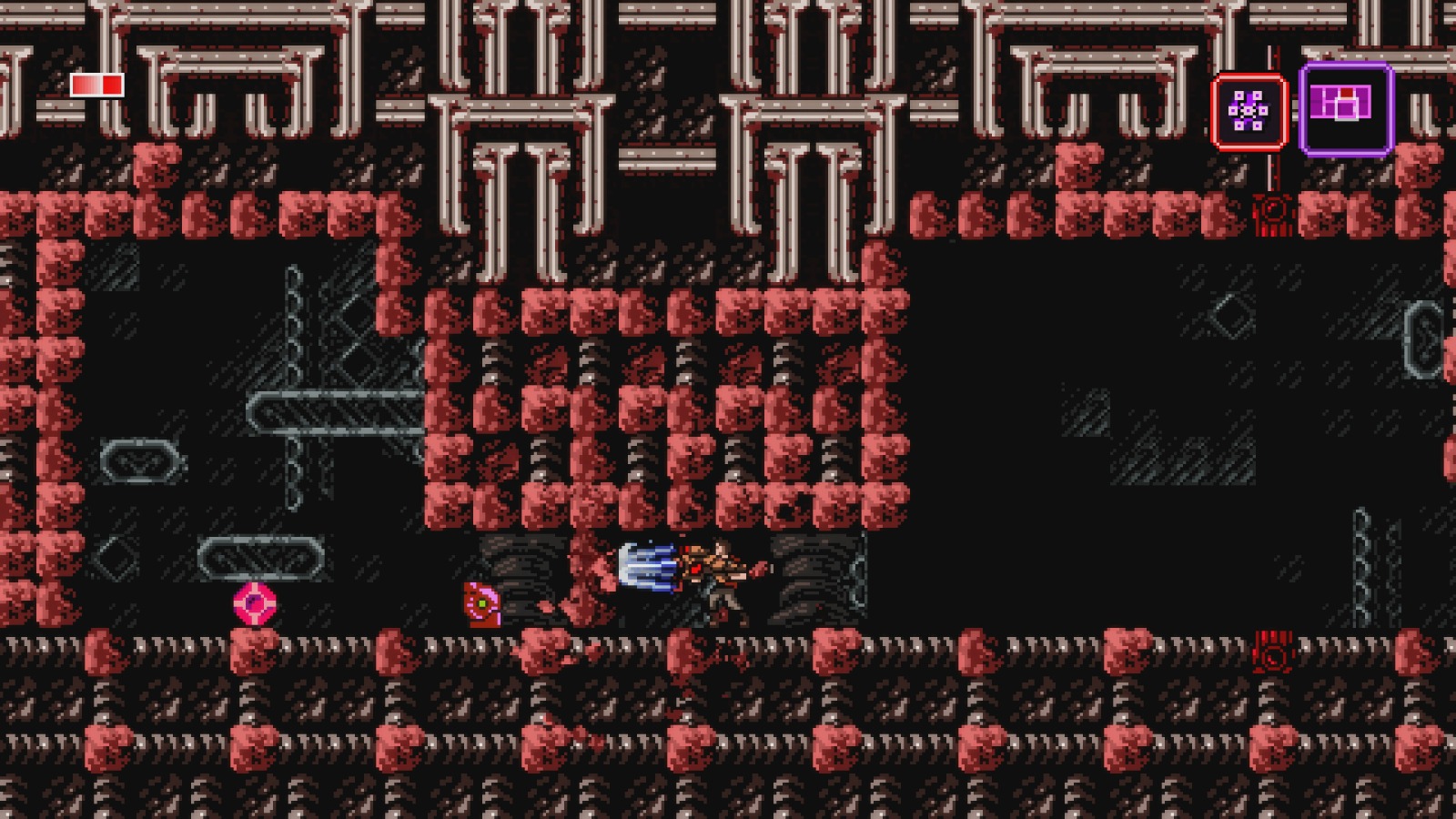The image size is (1456, 819).
Task: Expand the health bar display
Action: (96, 86)
